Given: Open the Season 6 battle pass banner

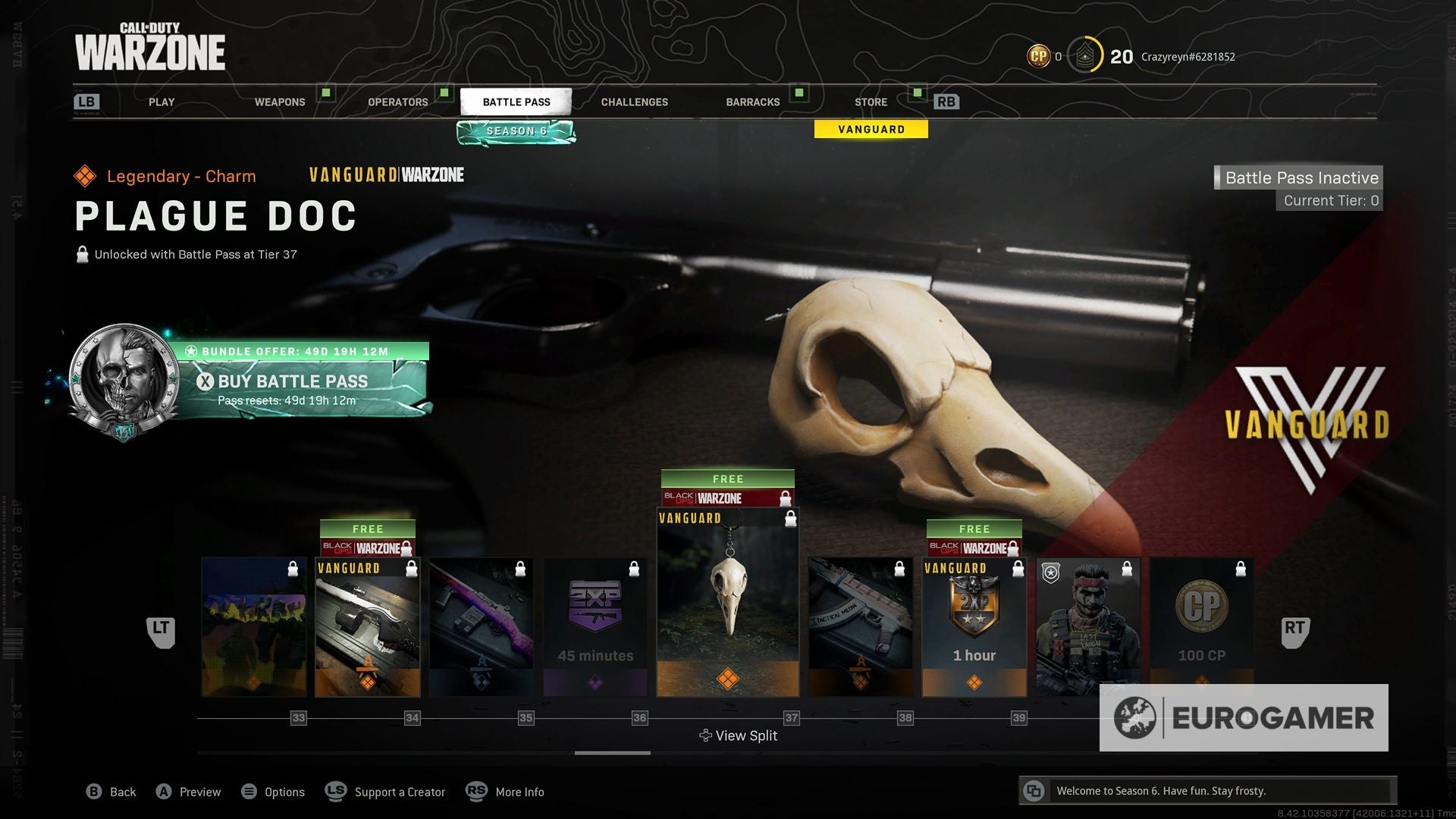Looking at the screenshot, I should pyautogui.click(x=516, y=132).
